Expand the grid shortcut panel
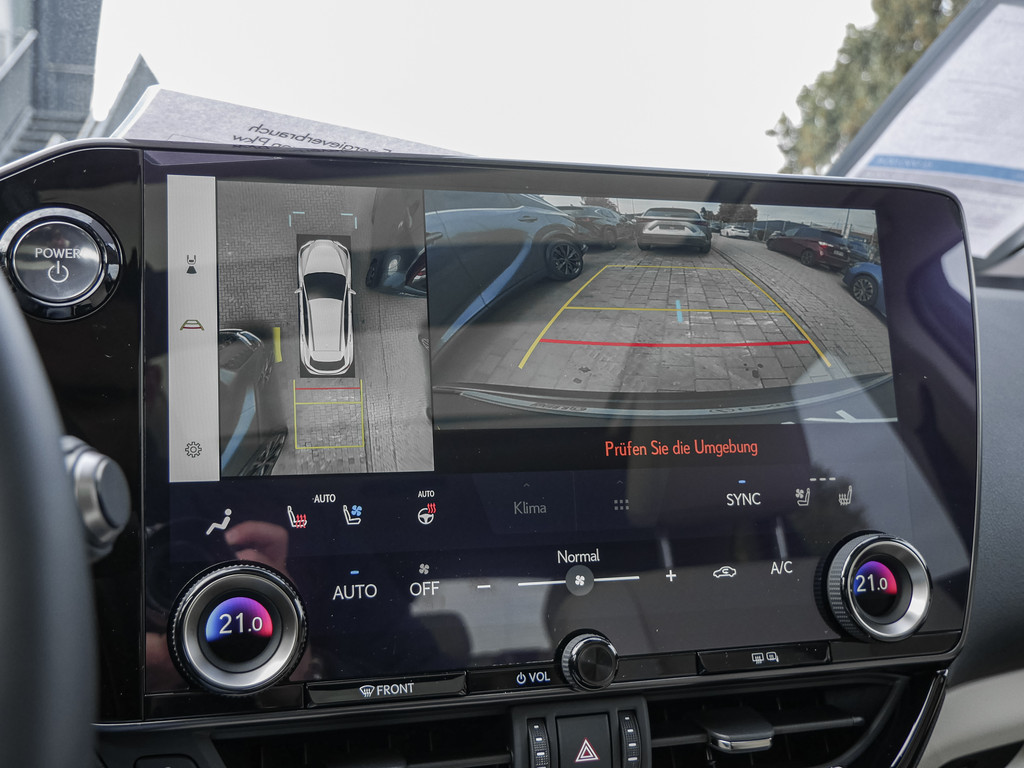Image resolution: width=1024 pixels, height=768 pixels. coord(621,505)
